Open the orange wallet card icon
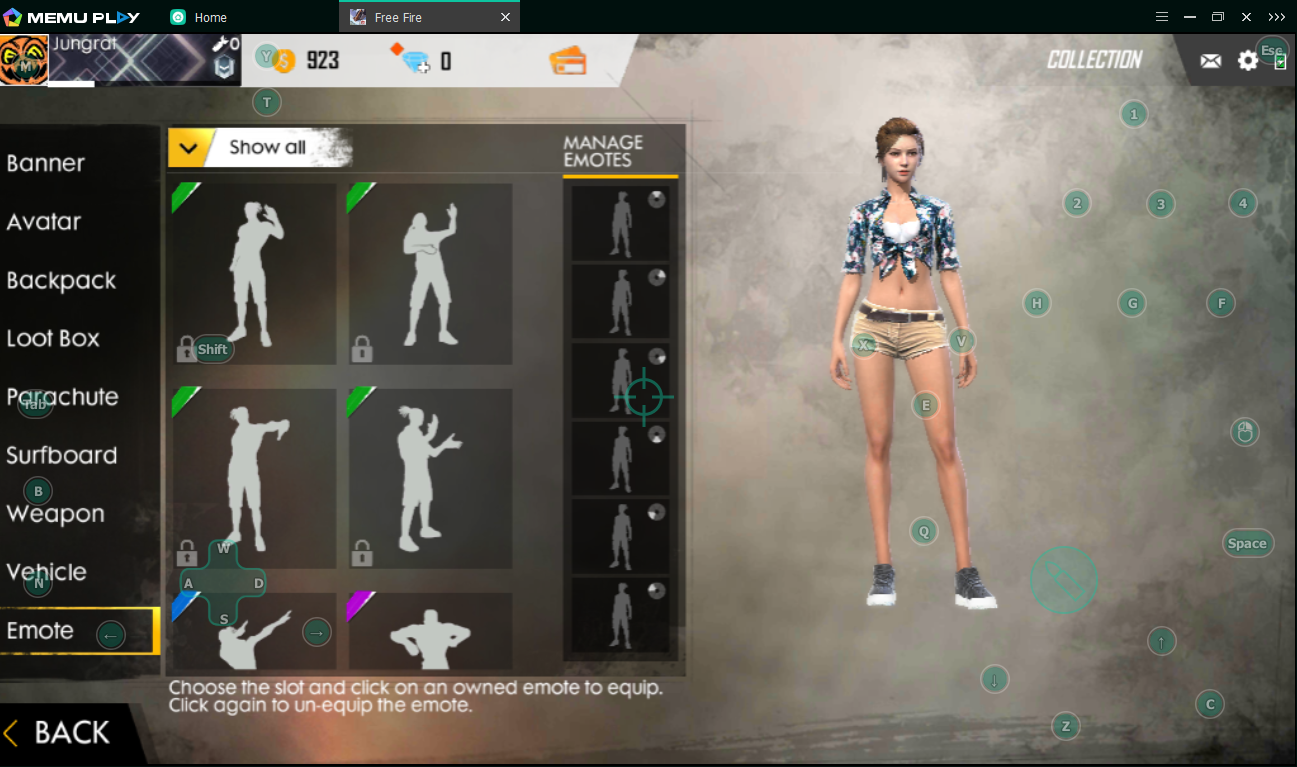This screenshot has width=1297, height=767. pos(567,61)
